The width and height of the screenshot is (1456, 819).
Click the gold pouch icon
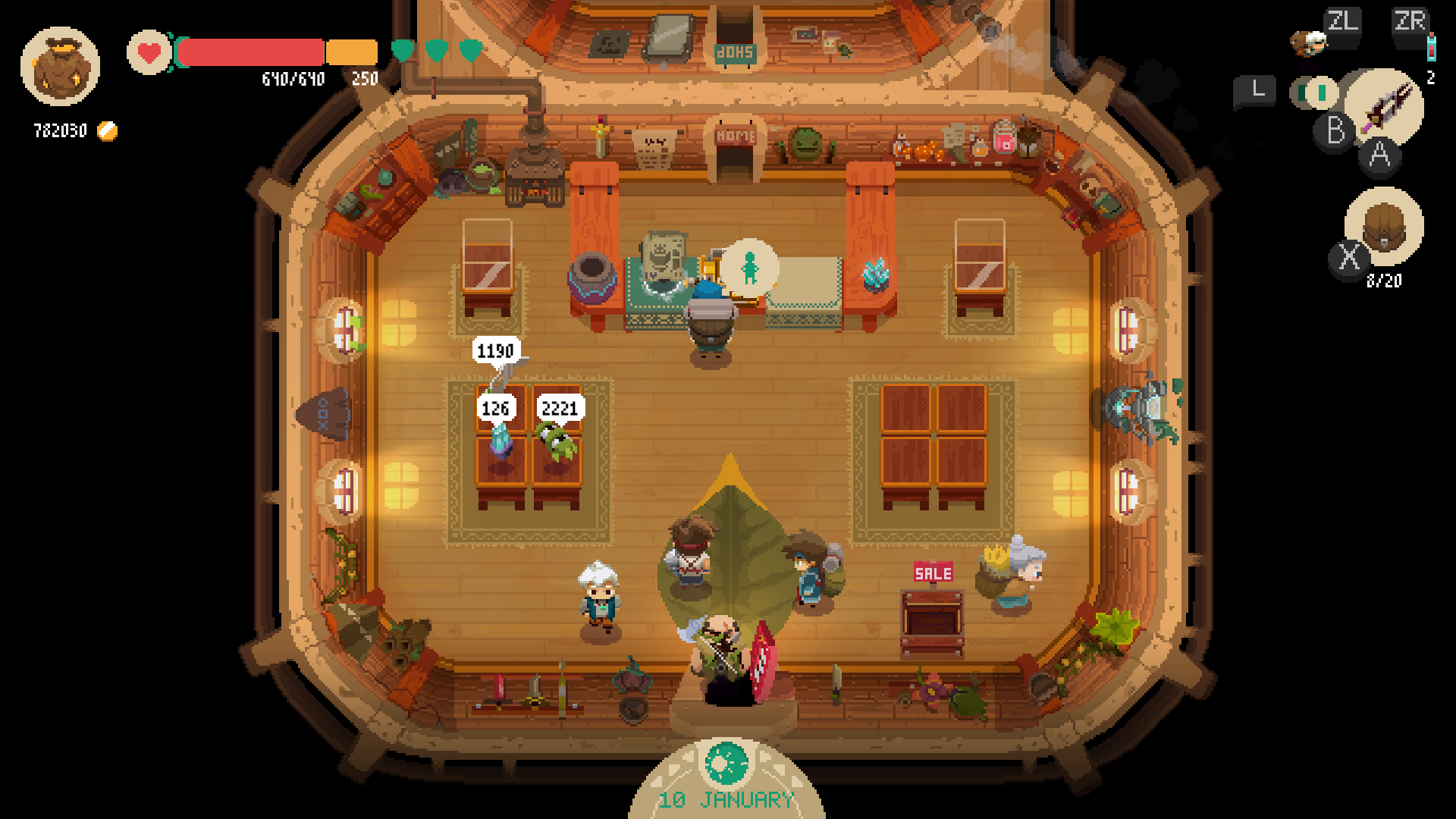tap(60, 67)
